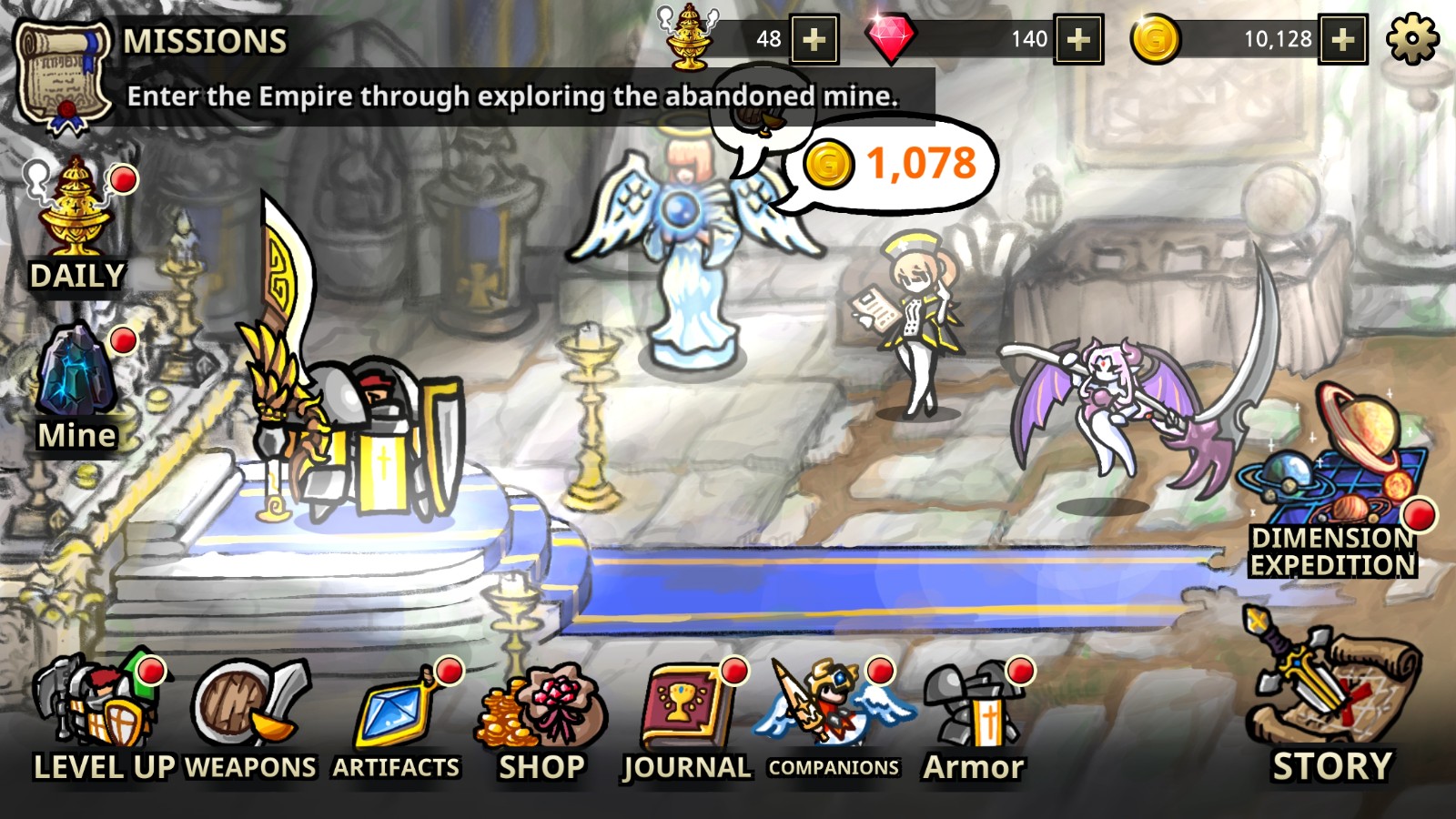Purchase incense via its plus button
Viewport: 1456px width, 819px height.
click(813, 40)
